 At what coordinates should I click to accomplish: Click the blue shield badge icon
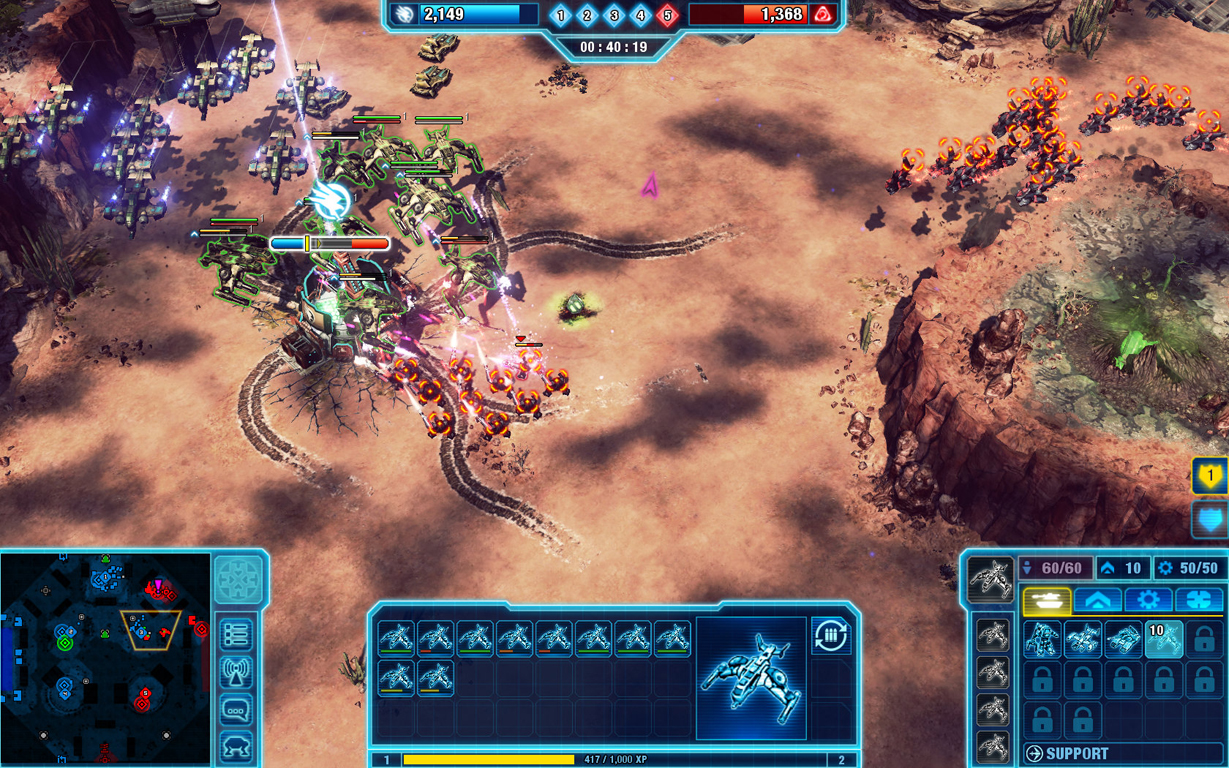(x=1210, y=520)
